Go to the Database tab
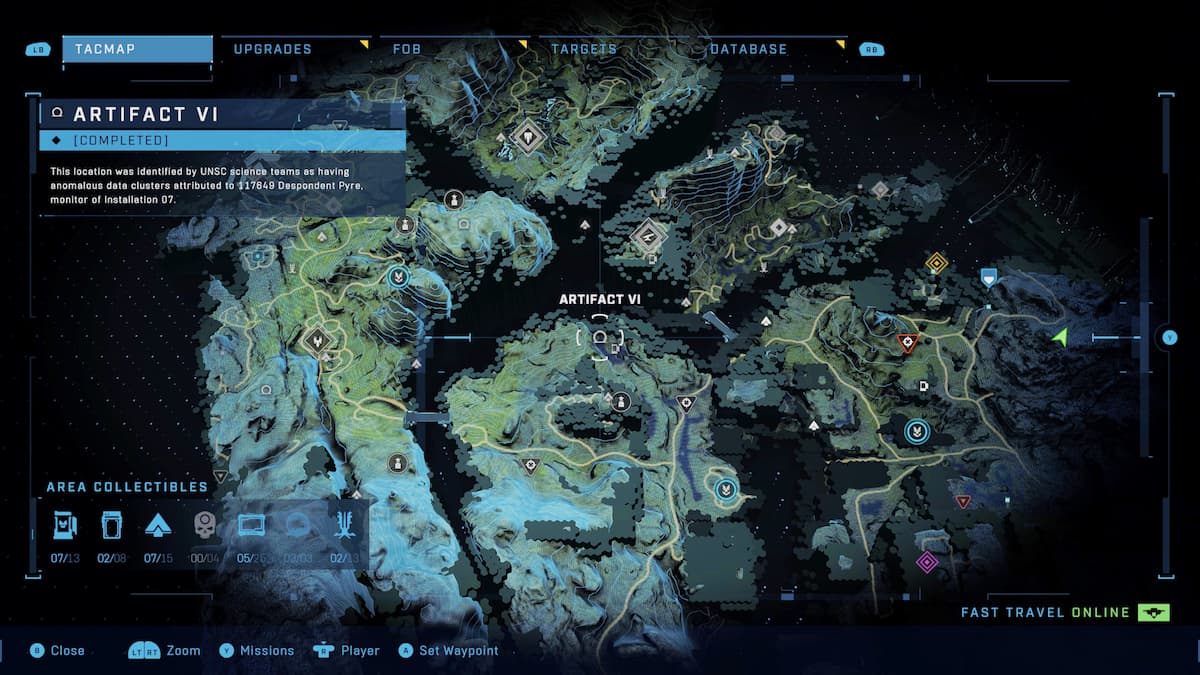The height and width of the screenshot is (675, 1200). coord(748,49)
